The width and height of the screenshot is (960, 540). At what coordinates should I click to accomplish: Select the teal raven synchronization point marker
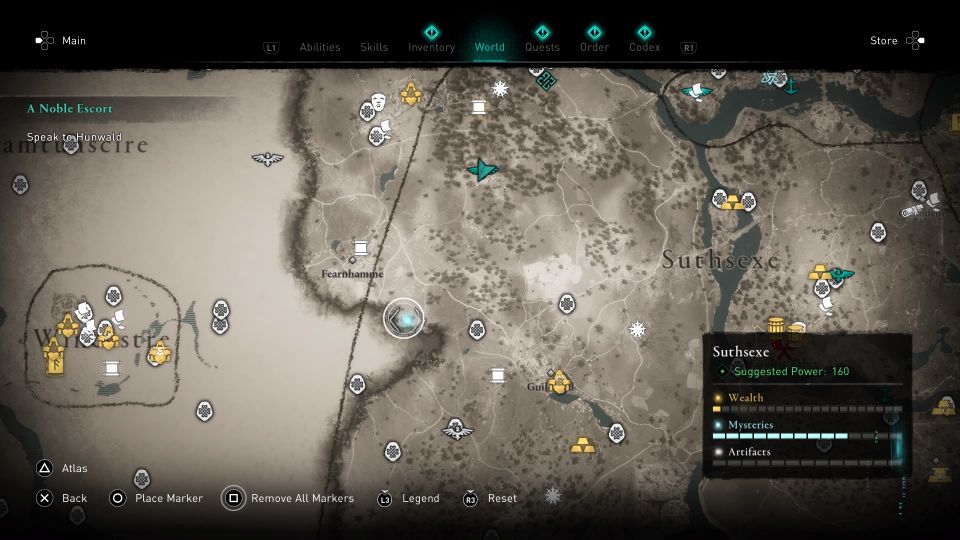coord(483,170)
